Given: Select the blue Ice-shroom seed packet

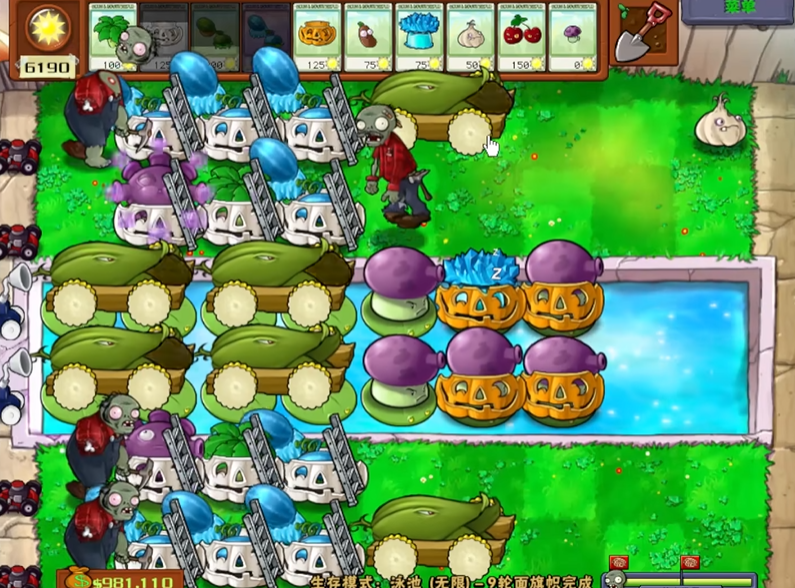Looking at the screenshot, I should 418,39.
